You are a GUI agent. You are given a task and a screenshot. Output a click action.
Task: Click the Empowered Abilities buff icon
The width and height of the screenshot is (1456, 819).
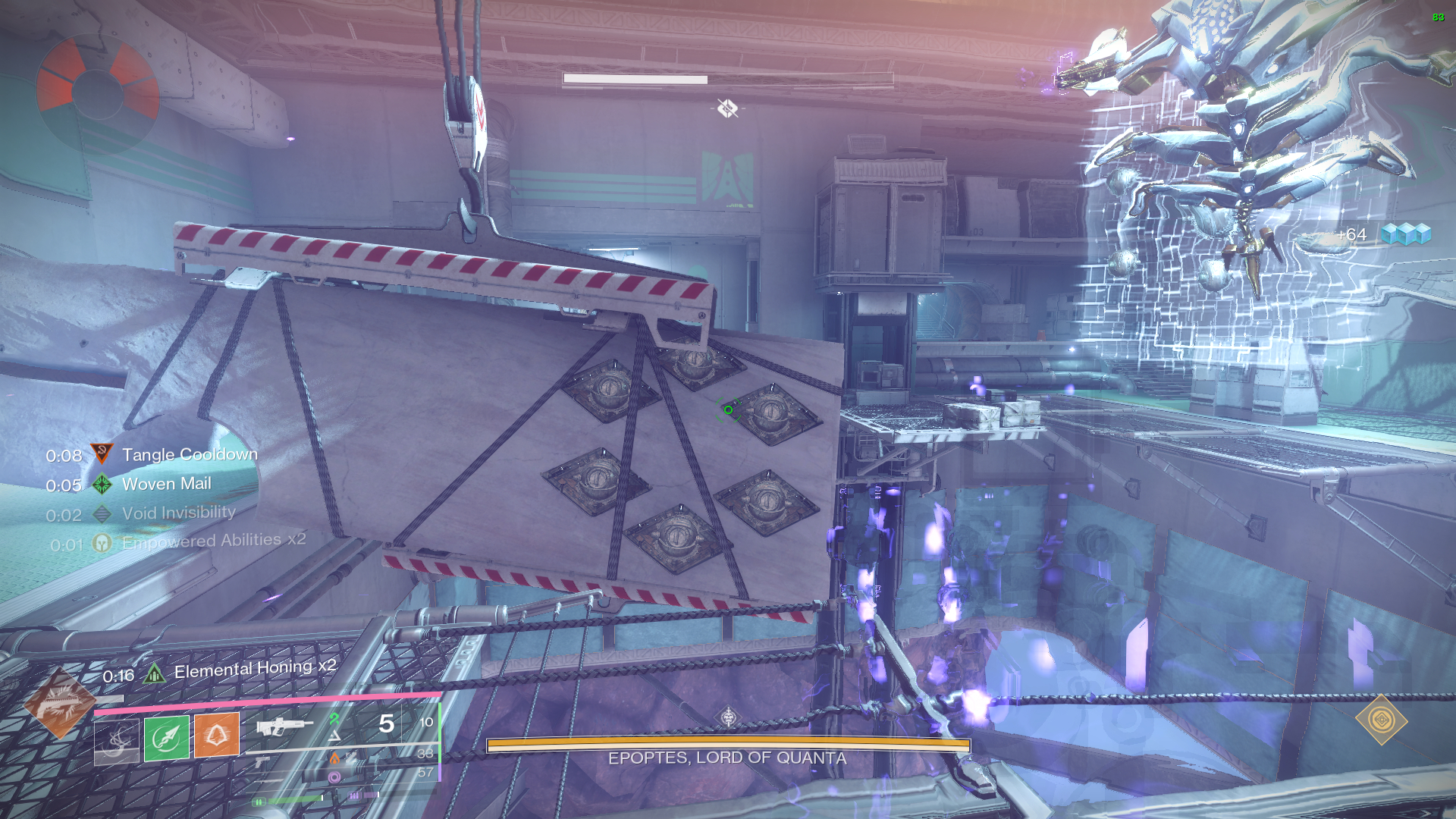click(102, 543)
